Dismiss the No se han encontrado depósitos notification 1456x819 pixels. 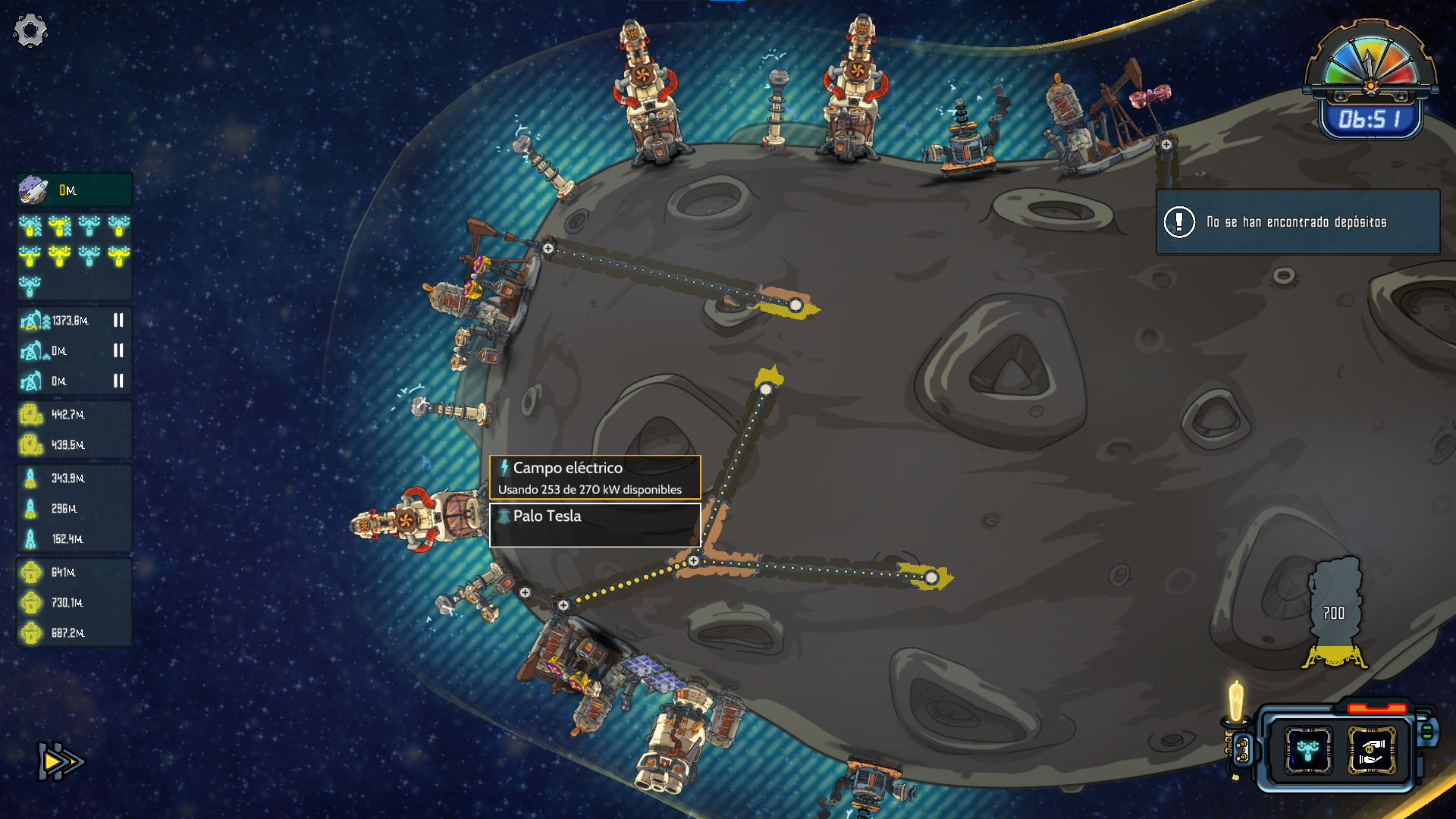[x=1297, y=221]
